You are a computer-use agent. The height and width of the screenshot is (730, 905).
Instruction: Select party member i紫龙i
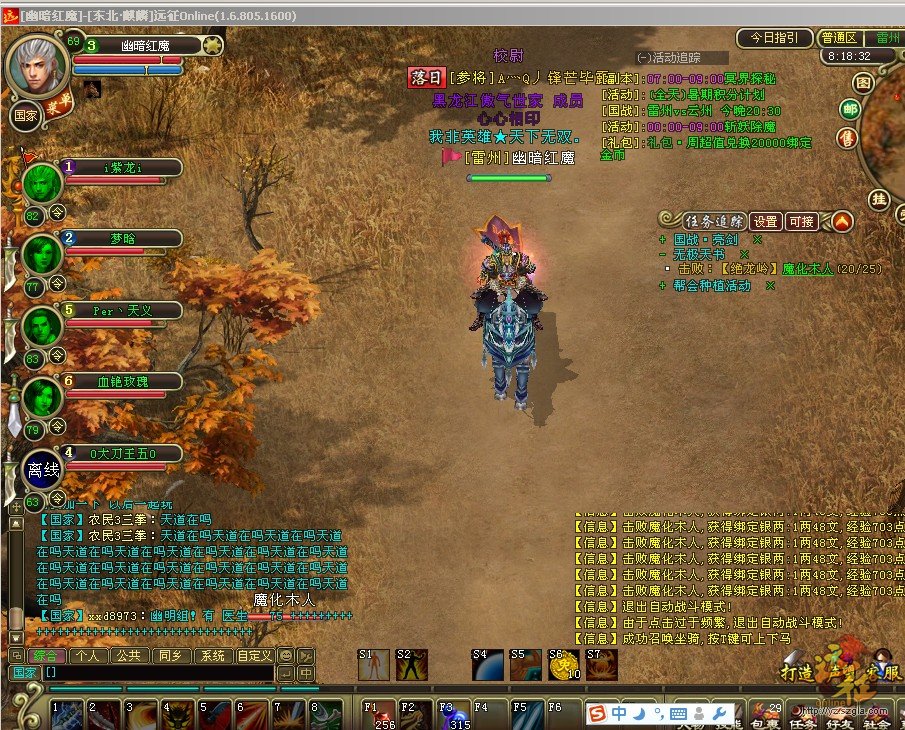coord(123,167)
